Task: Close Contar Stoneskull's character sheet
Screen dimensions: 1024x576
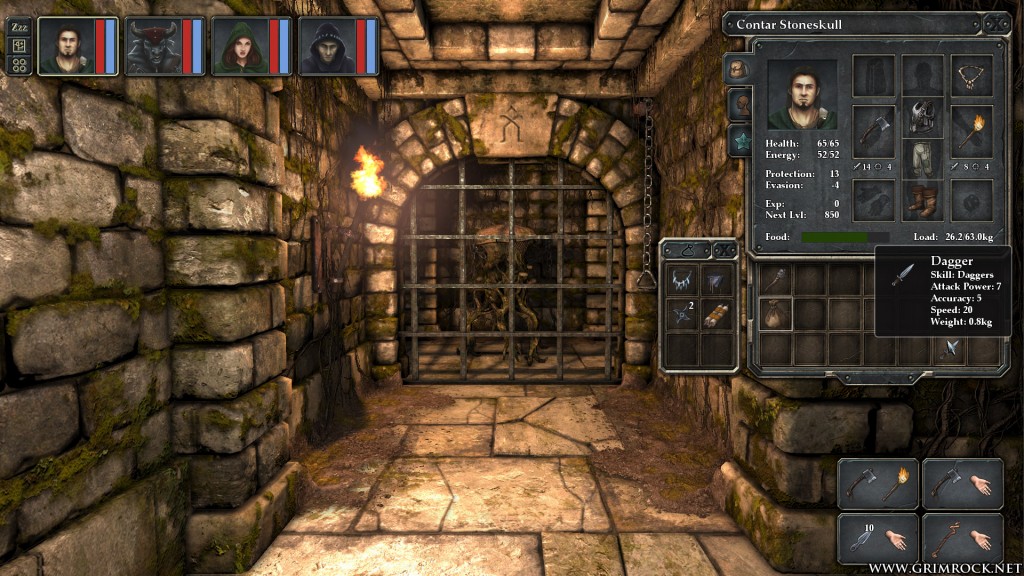Action: (x=996, y=23)
